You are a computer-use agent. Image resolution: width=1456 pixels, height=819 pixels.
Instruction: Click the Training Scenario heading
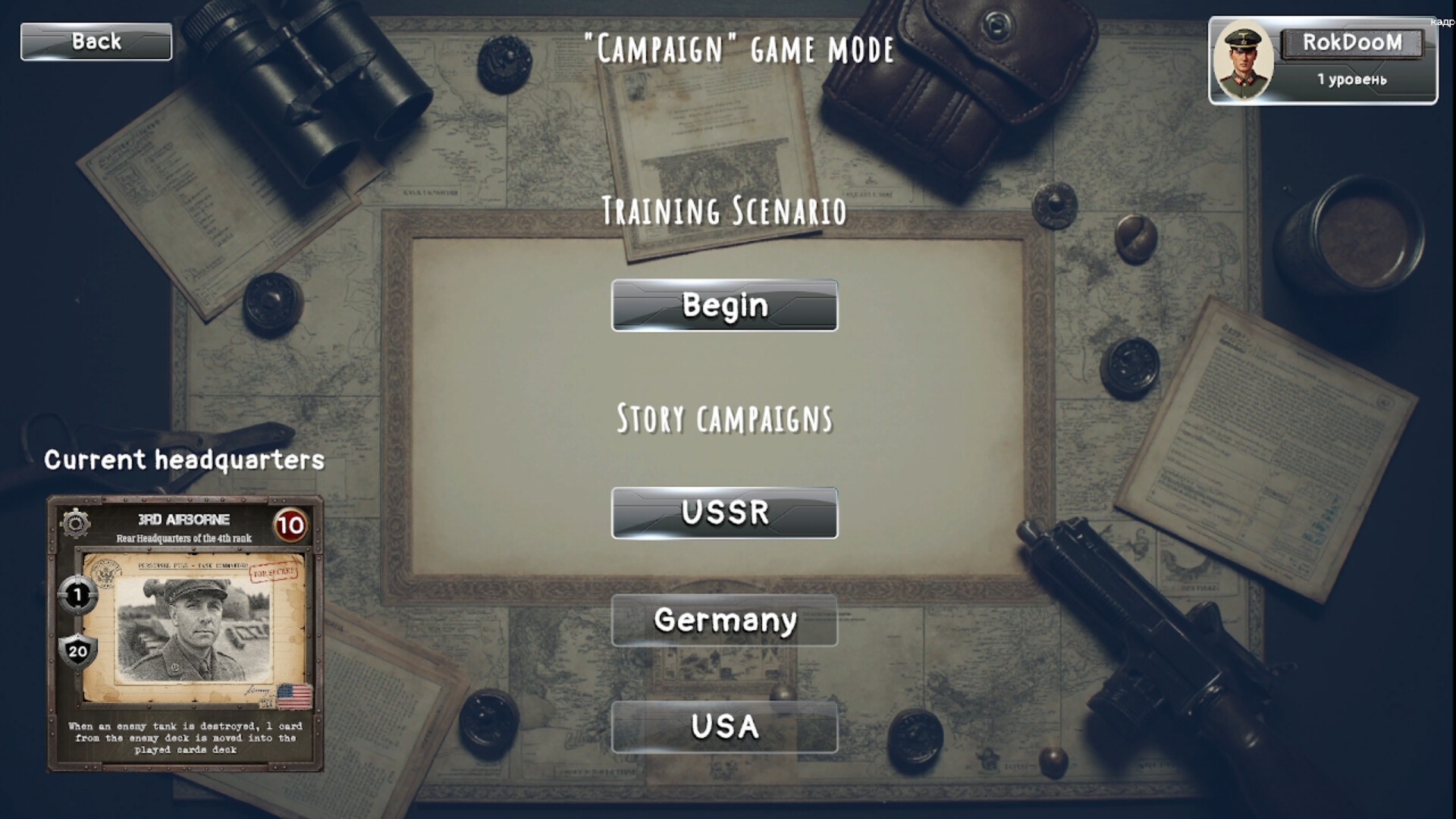point(724,212)
